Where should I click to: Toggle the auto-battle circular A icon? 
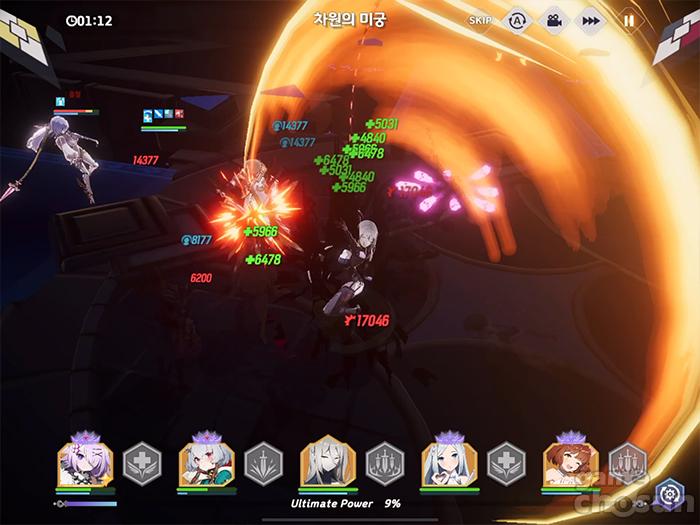[517, 20]
